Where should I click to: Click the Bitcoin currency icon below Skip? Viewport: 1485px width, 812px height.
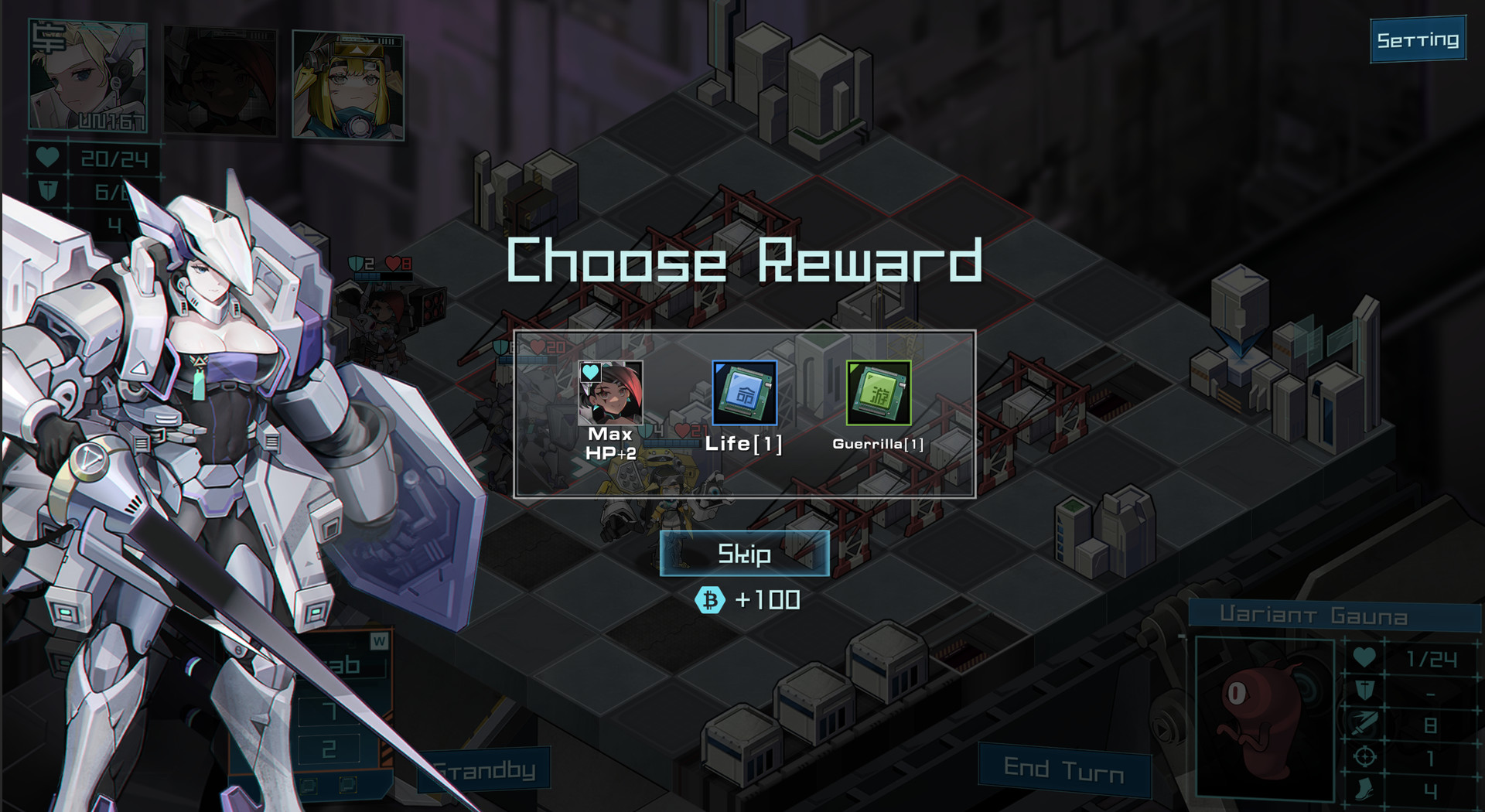pos(712,599)
